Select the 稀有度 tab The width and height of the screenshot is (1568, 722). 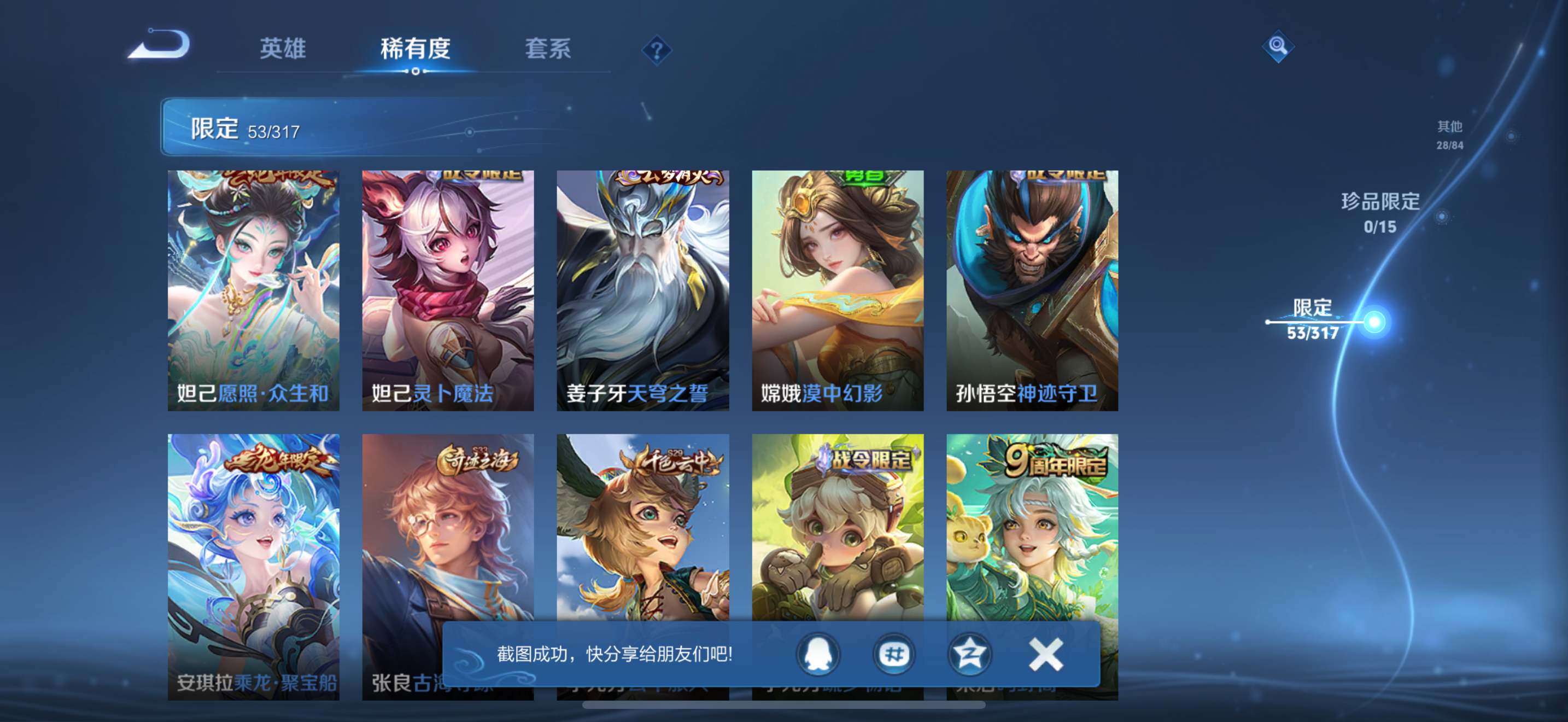(x=415, y=49)
